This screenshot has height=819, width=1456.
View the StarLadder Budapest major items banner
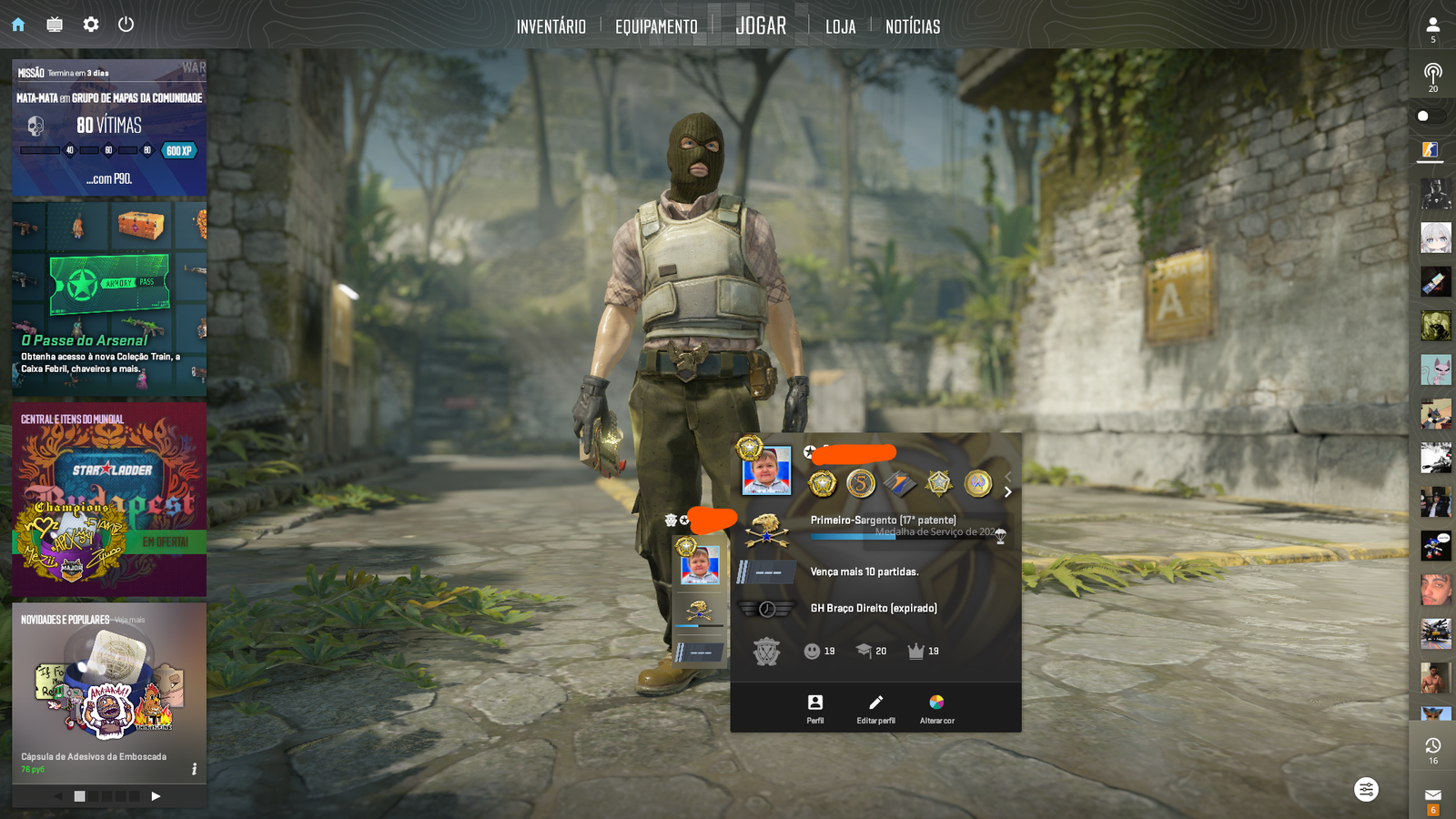[x=109, y=499]
